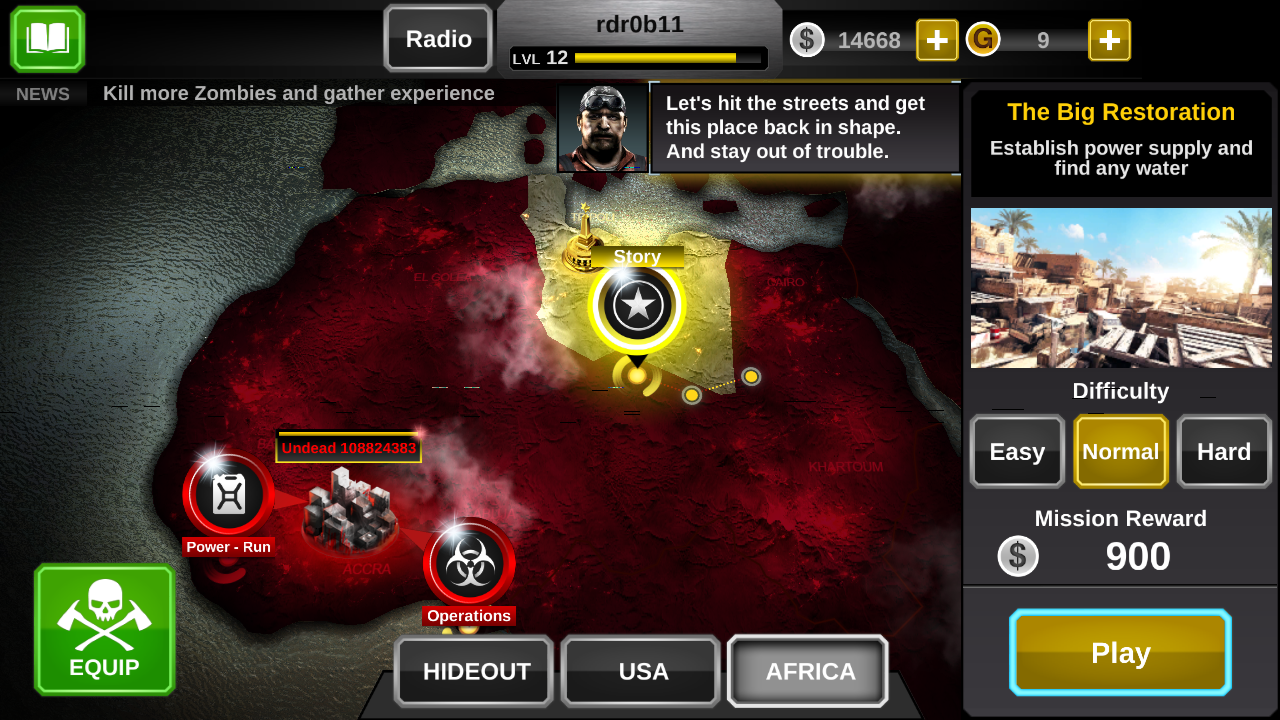Select Hard difficulty
Image resolution: width=1280 pixels, height=720 pixels.
(1224, 451)
